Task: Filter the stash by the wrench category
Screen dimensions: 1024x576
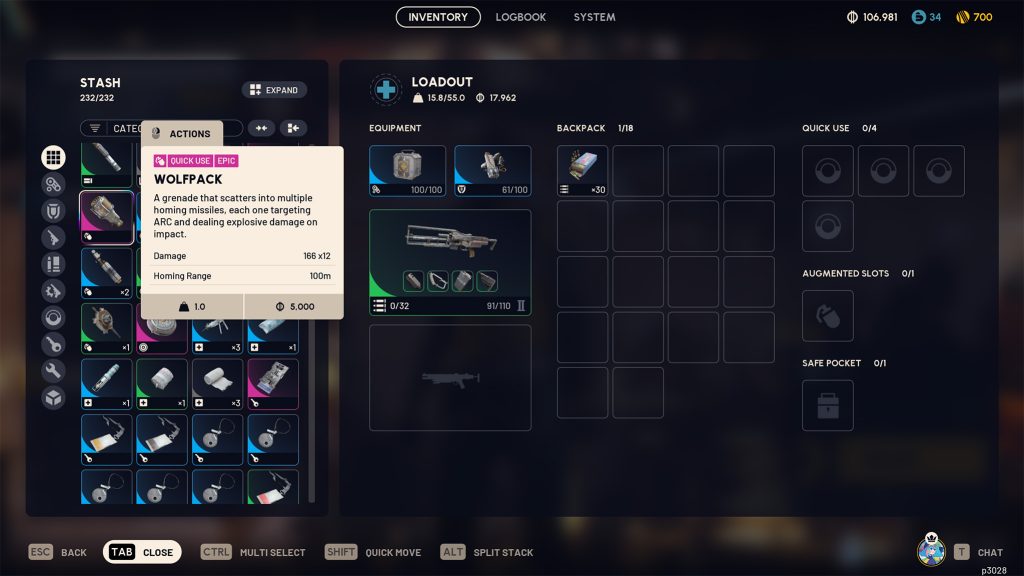Action: pyautogui.click(x=53, y=371)
